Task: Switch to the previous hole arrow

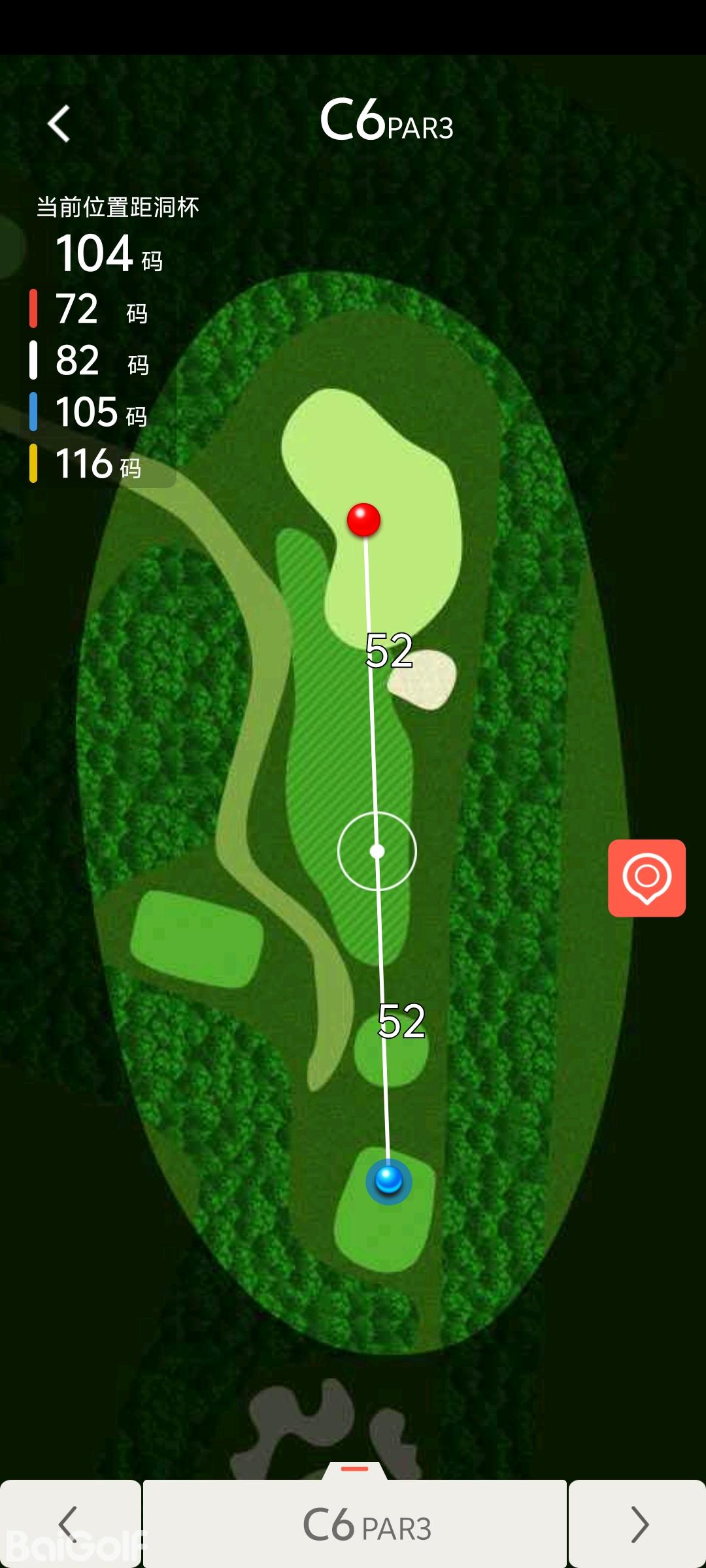Action: (x=69, y=1524)
